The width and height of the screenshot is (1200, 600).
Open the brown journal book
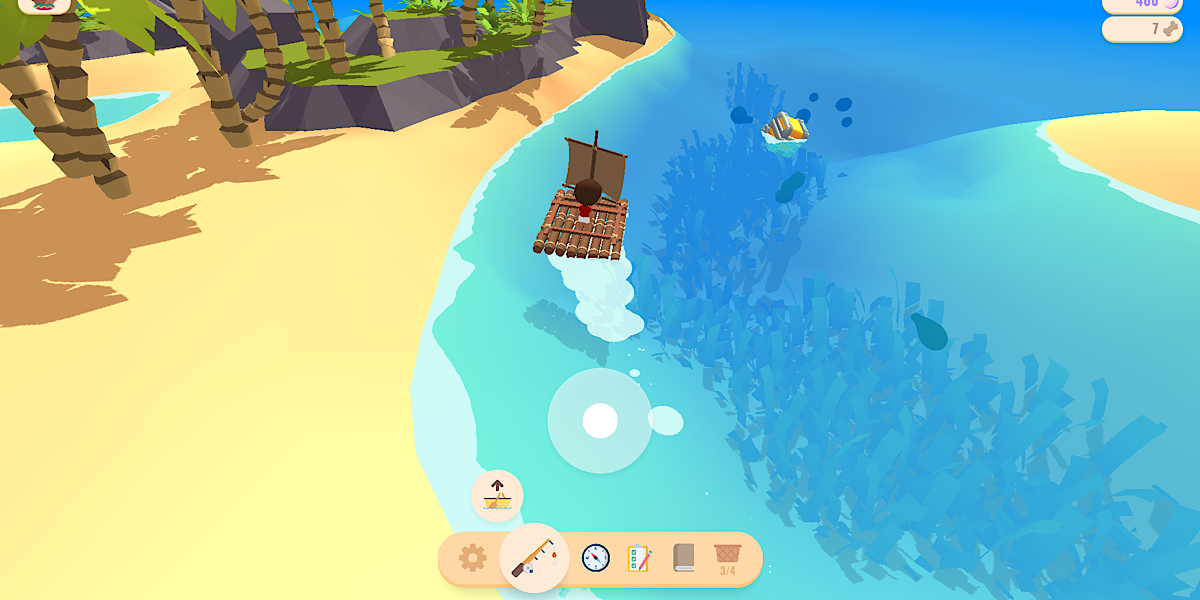[684, 557]
